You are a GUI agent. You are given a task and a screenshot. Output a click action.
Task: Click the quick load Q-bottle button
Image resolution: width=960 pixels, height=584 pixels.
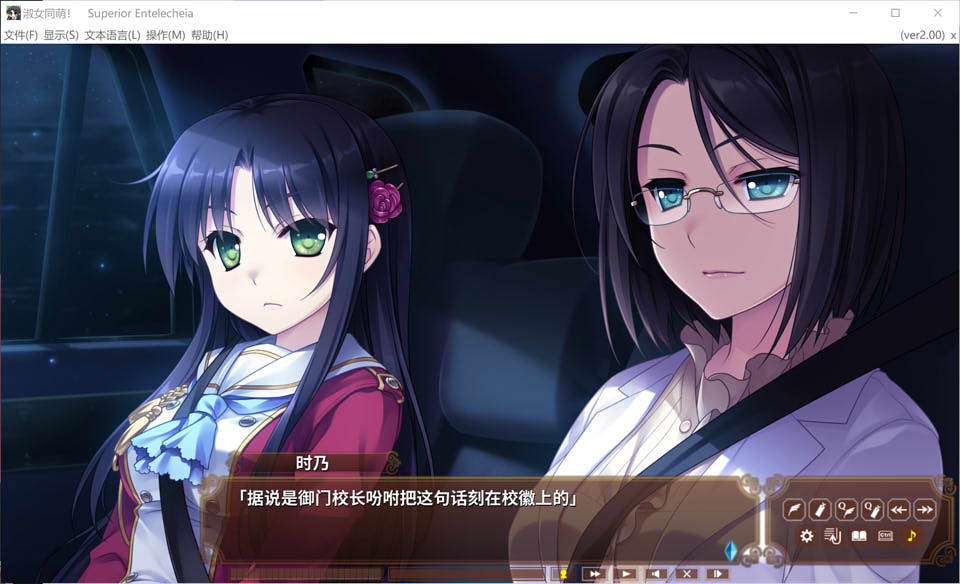point(872,510)
